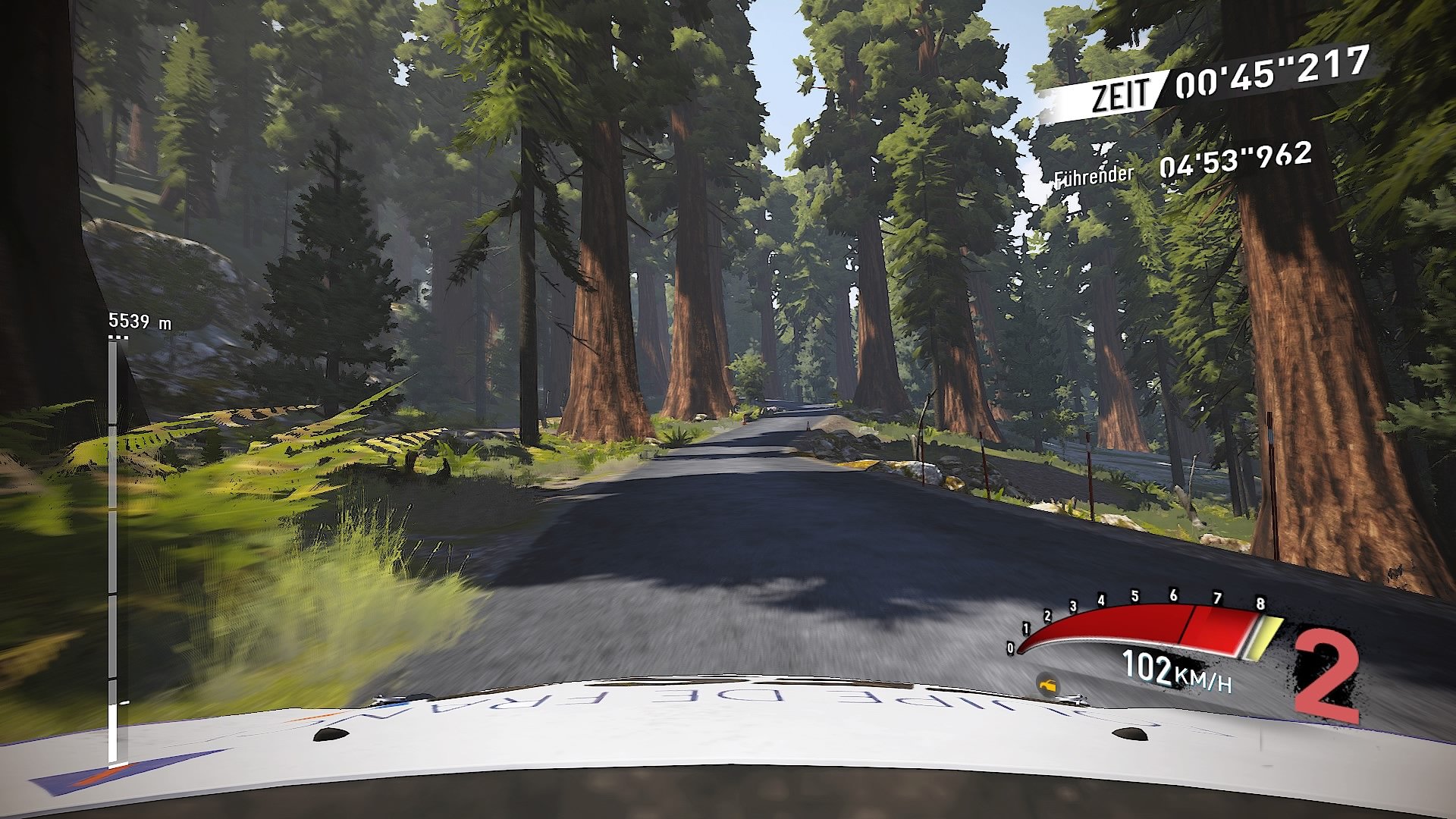Click the number 4 mark on the tachometer
Viewport: 1456px width, 819px height.
click(x=1101, y=601)
